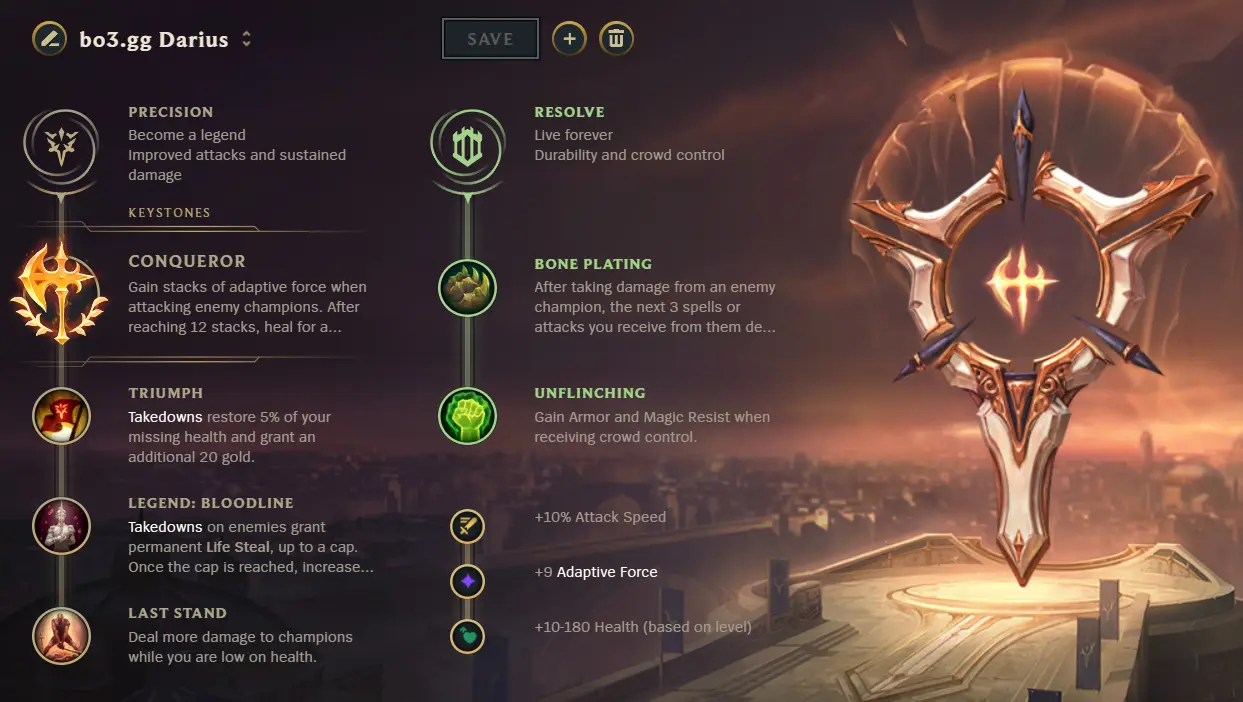Rename the rune page with pencil icon
1243x702 pixels.
click(x=49, y=39)
